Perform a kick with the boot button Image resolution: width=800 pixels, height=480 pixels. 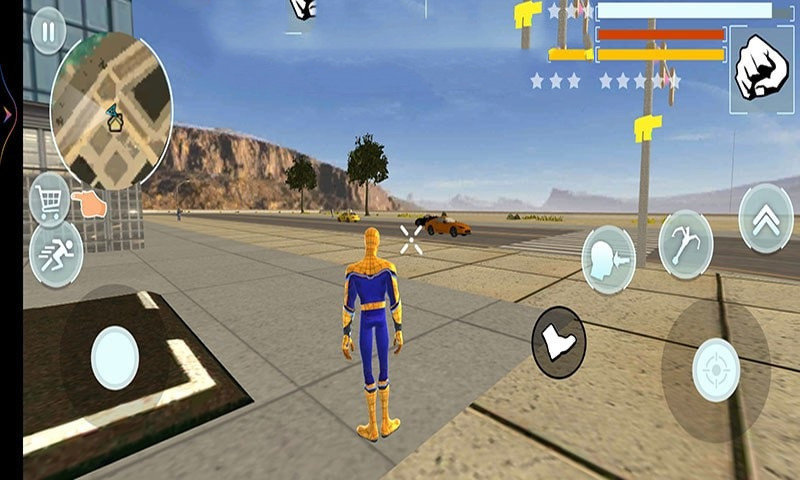click(558, 342)
